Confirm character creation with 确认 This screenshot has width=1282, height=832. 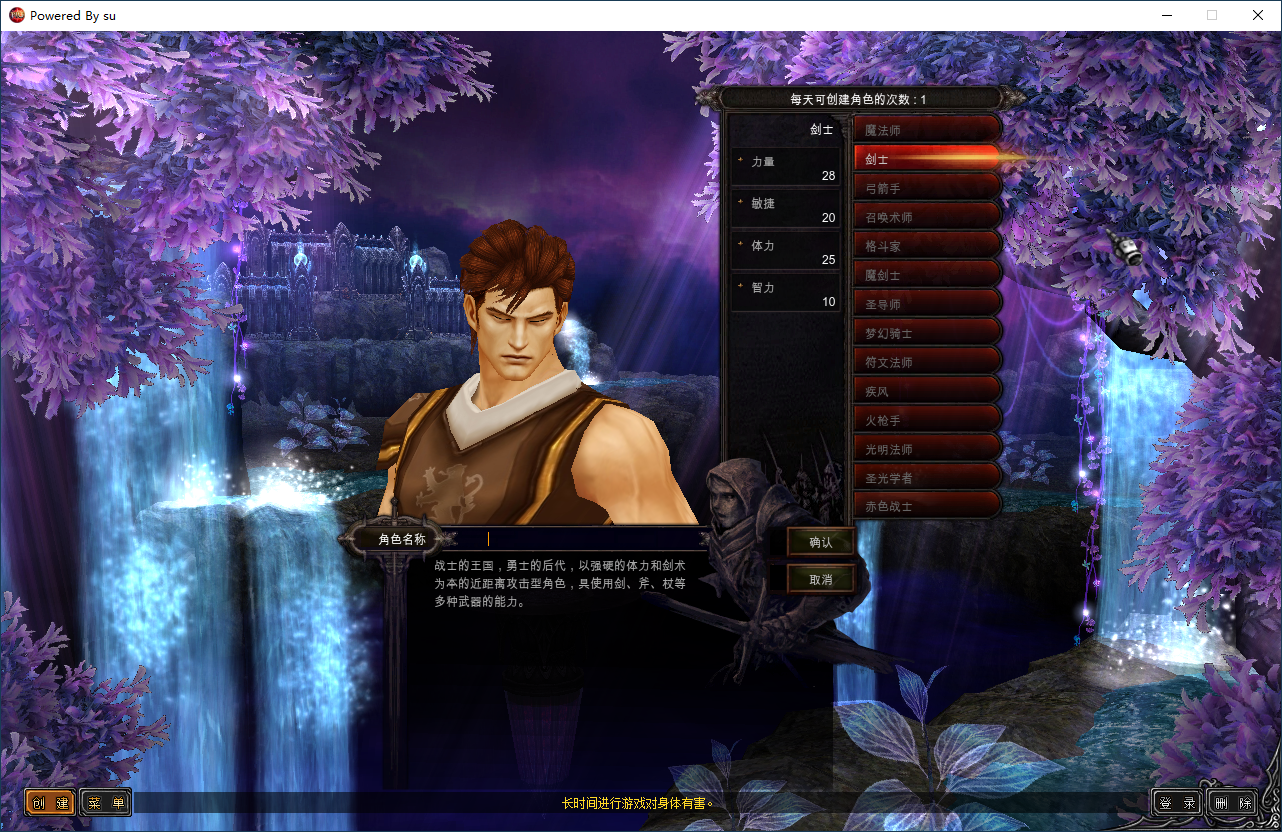(821, 542)
